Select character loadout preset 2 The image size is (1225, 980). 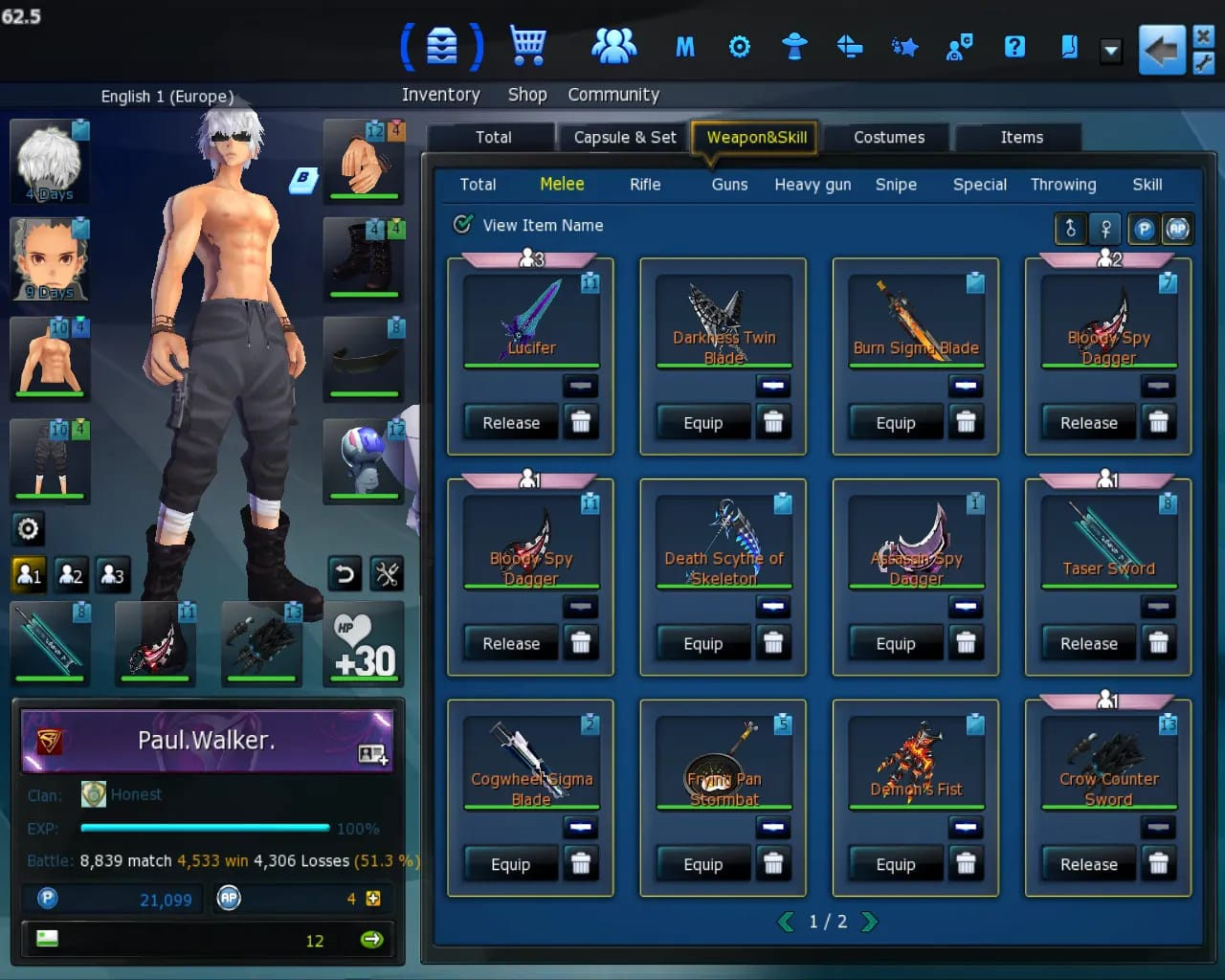coord(71,574)
